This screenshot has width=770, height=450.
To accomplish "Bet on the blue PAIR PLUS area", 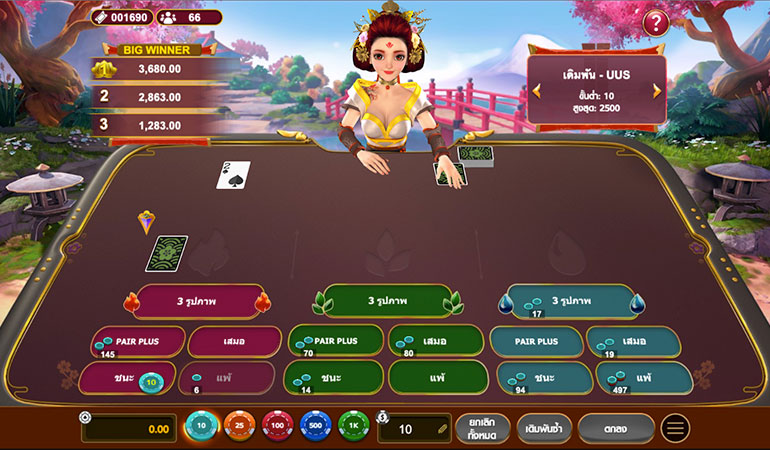I will click(x=536, y=341).
